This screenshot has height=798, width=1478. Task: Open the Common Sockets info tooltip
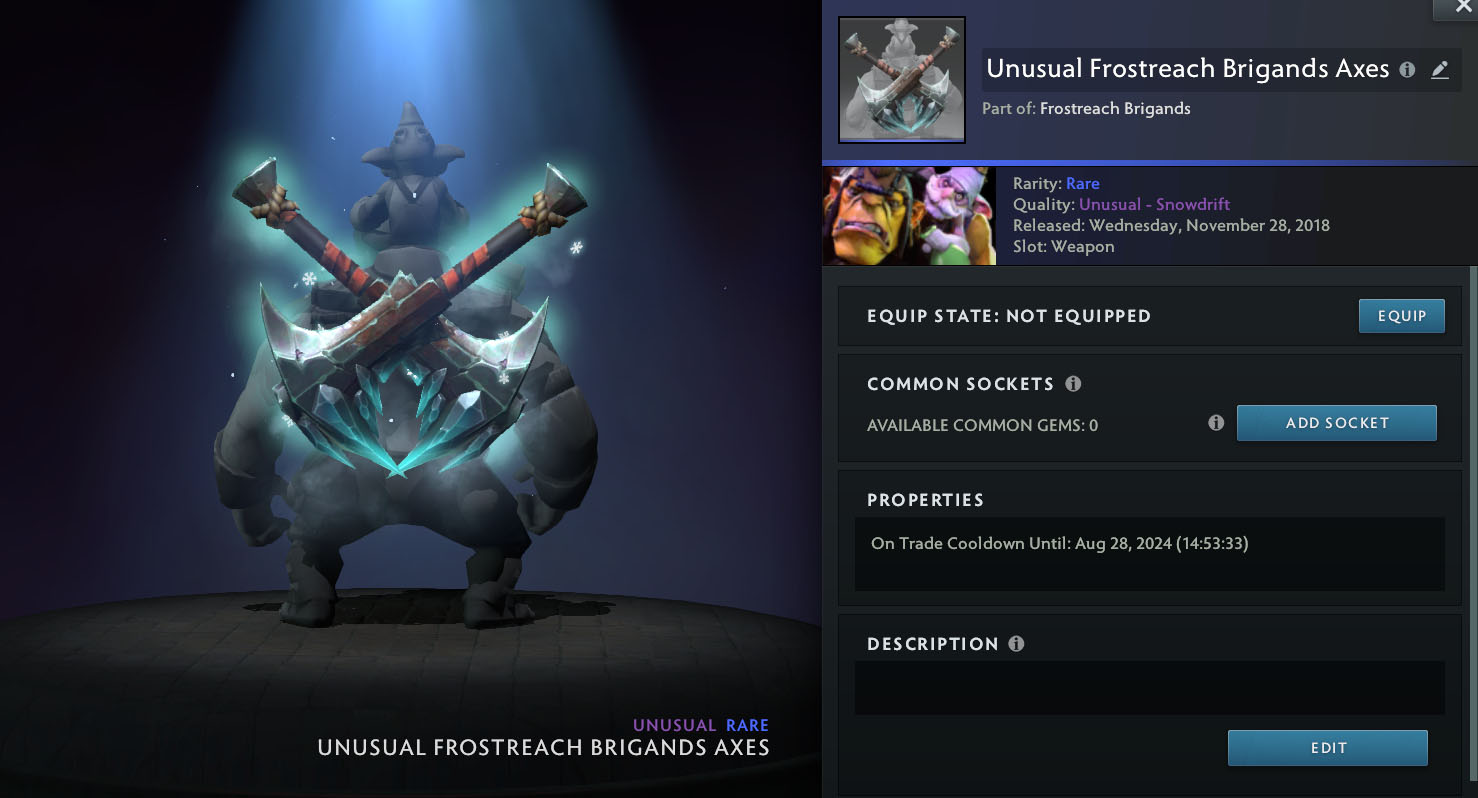point(1073,384)
